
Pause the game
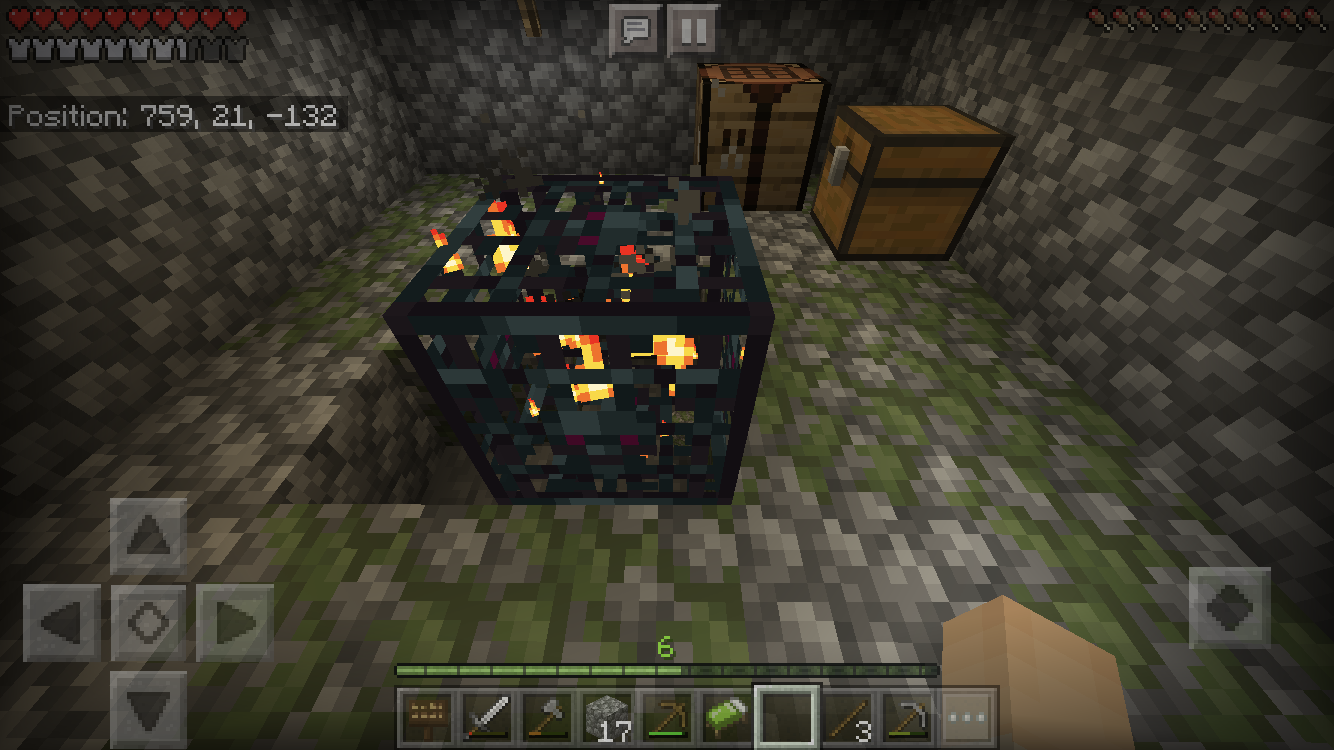pos(692,30)
